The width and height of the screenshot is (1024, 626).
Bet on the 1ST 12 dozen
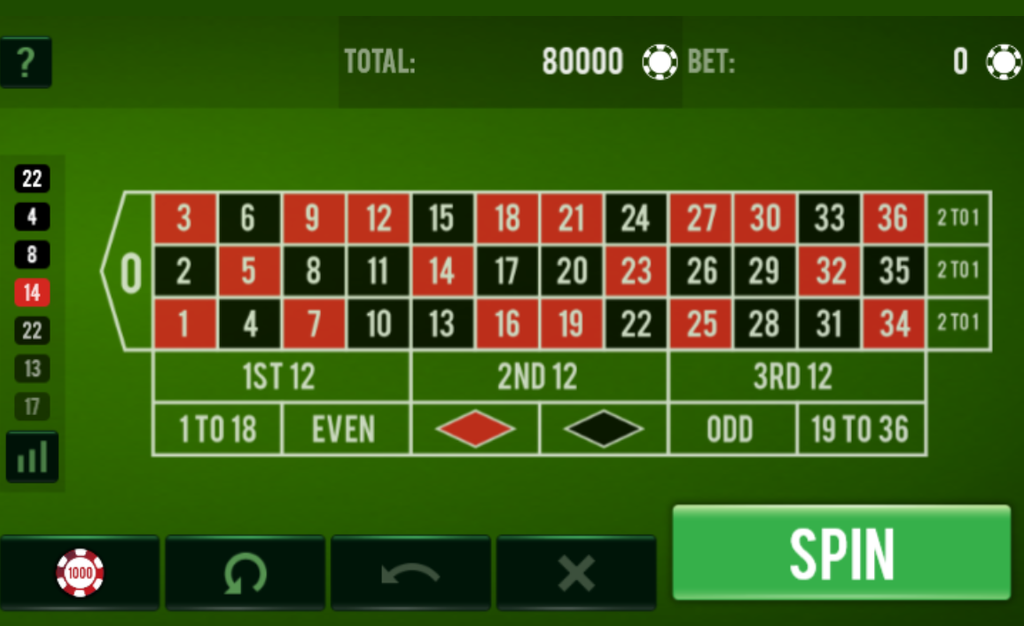280,377
